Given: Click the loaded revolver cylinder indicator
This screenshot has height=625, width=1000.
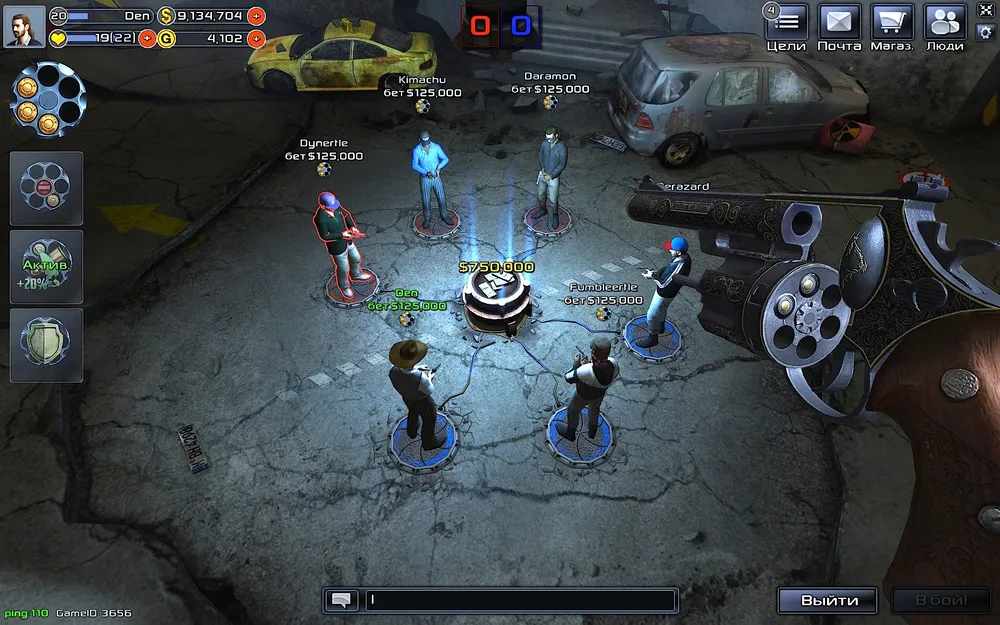Looking at the screenshot, I should pyautogui.click(x=47, y=100).
